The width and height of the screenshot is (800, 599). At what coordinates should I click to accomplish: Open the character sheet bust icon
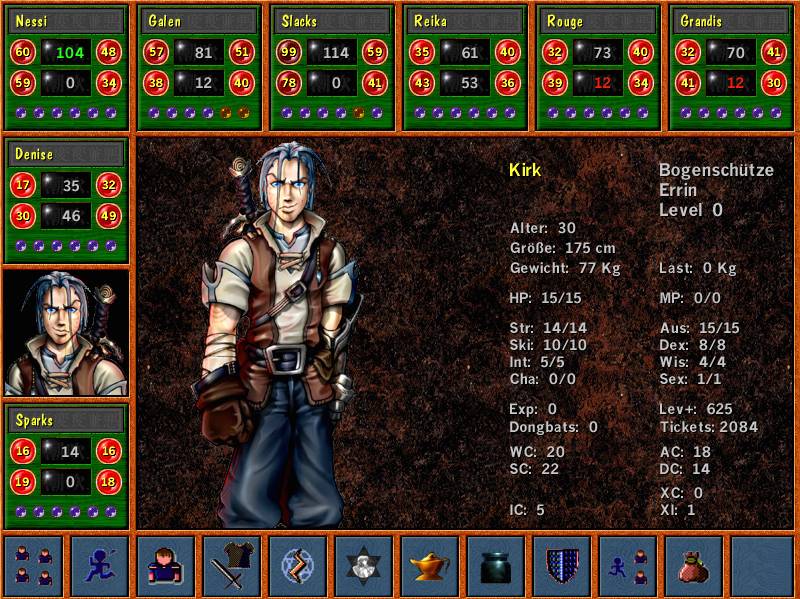tap(166, 565)
